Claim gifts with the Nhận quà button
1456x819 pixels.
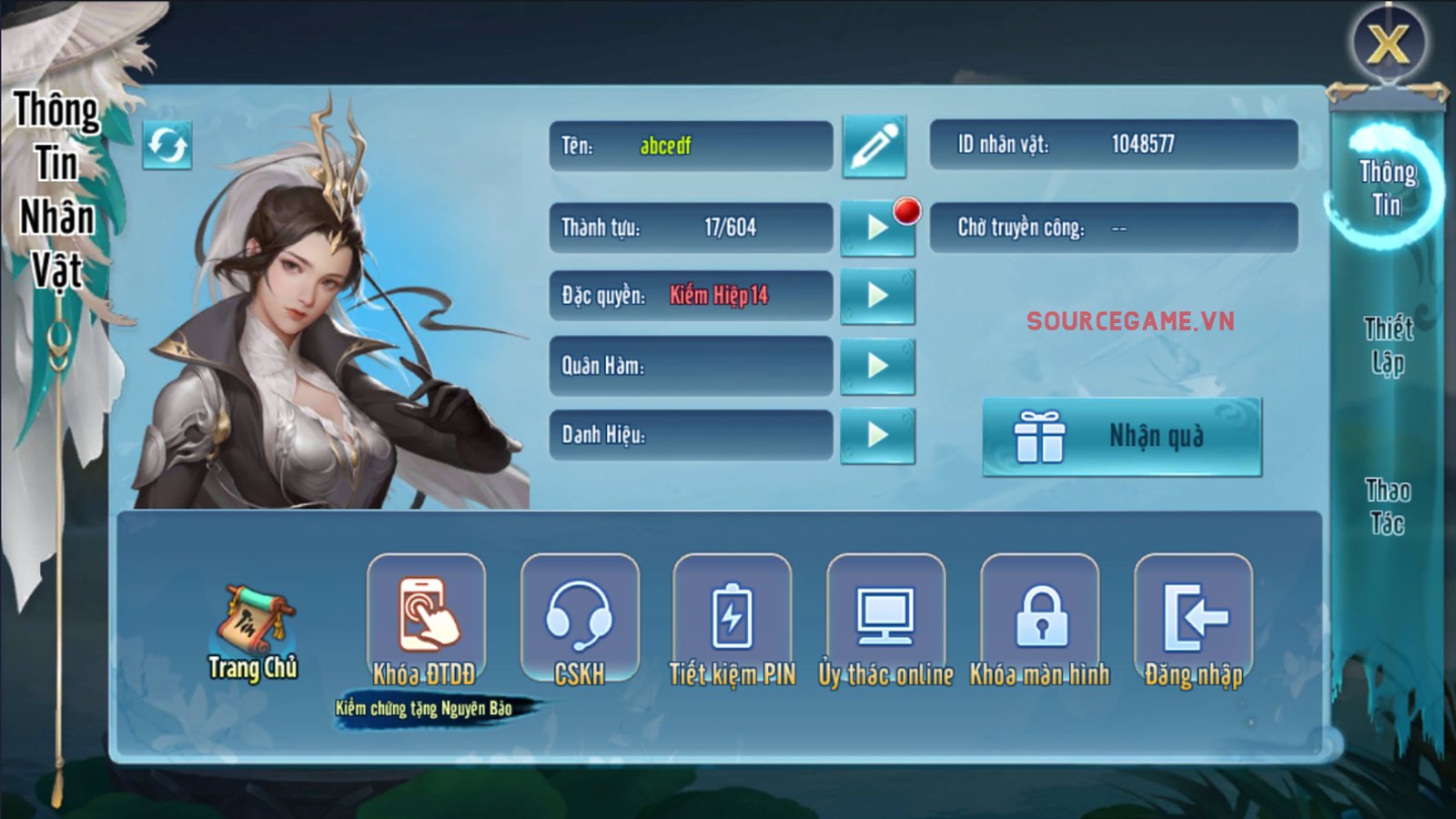1122,437
